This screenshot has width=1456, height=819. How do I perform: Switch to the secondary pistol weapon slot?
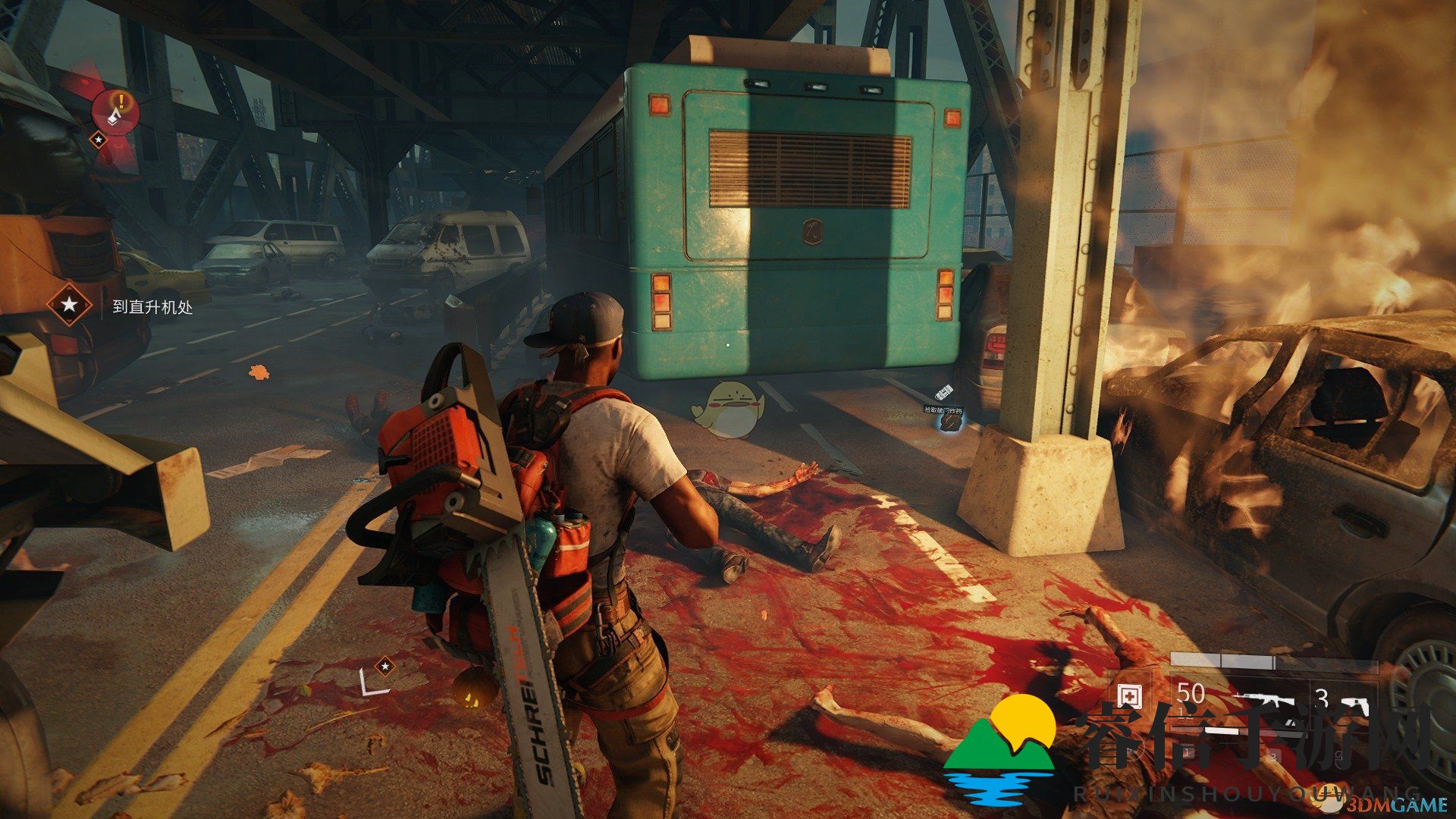point(1352,703)
